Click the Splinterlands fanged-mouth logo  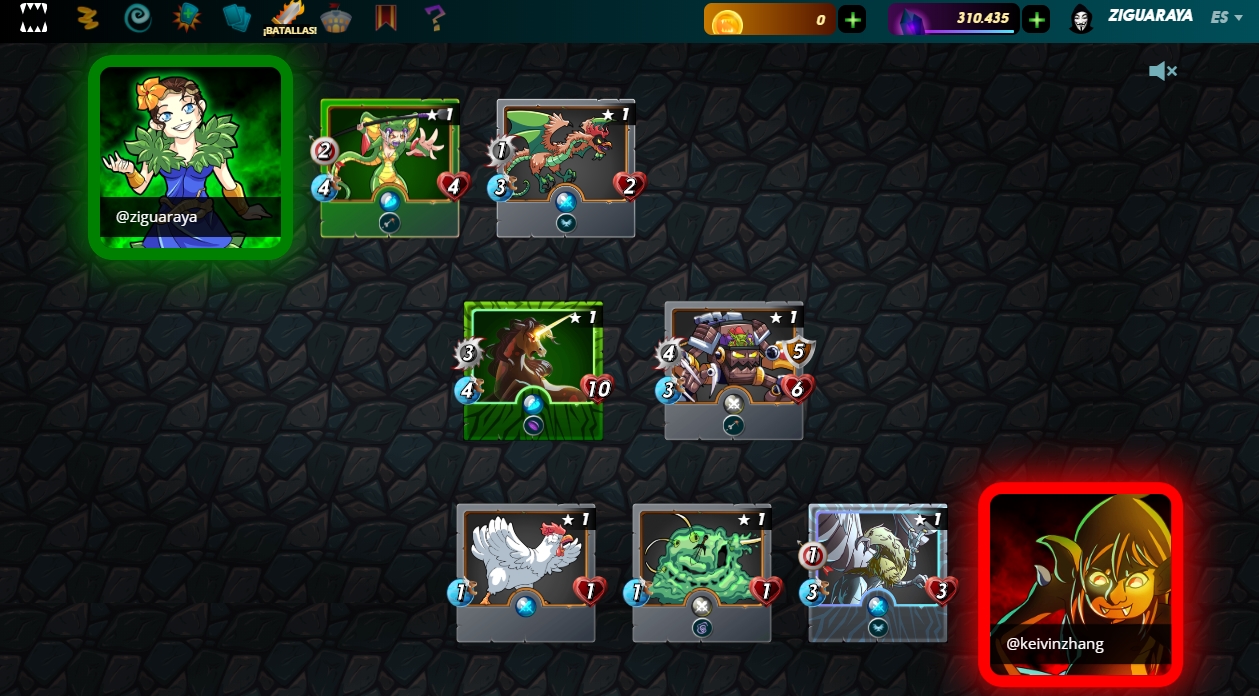coord(33,18)
